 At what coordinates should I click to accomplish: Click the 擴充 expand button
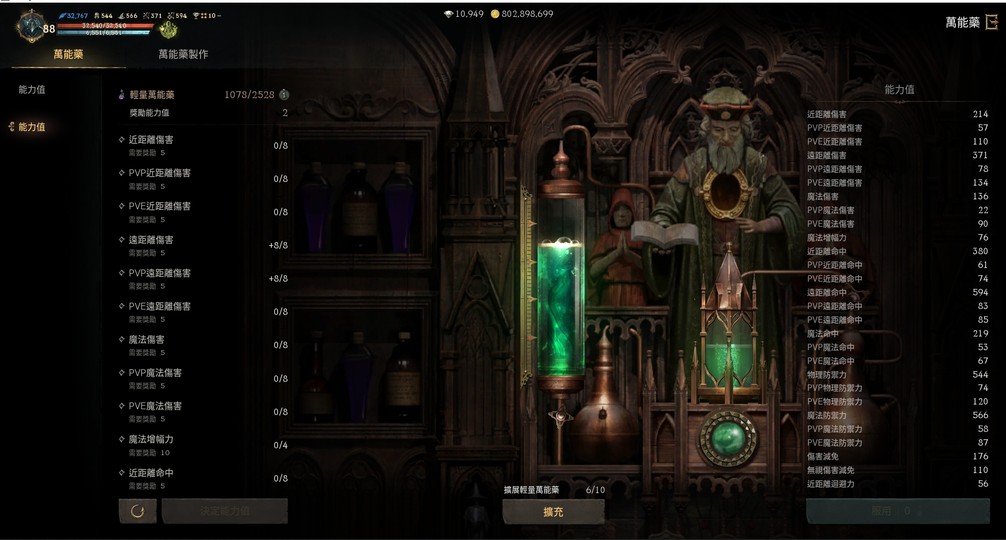(553, 511)
